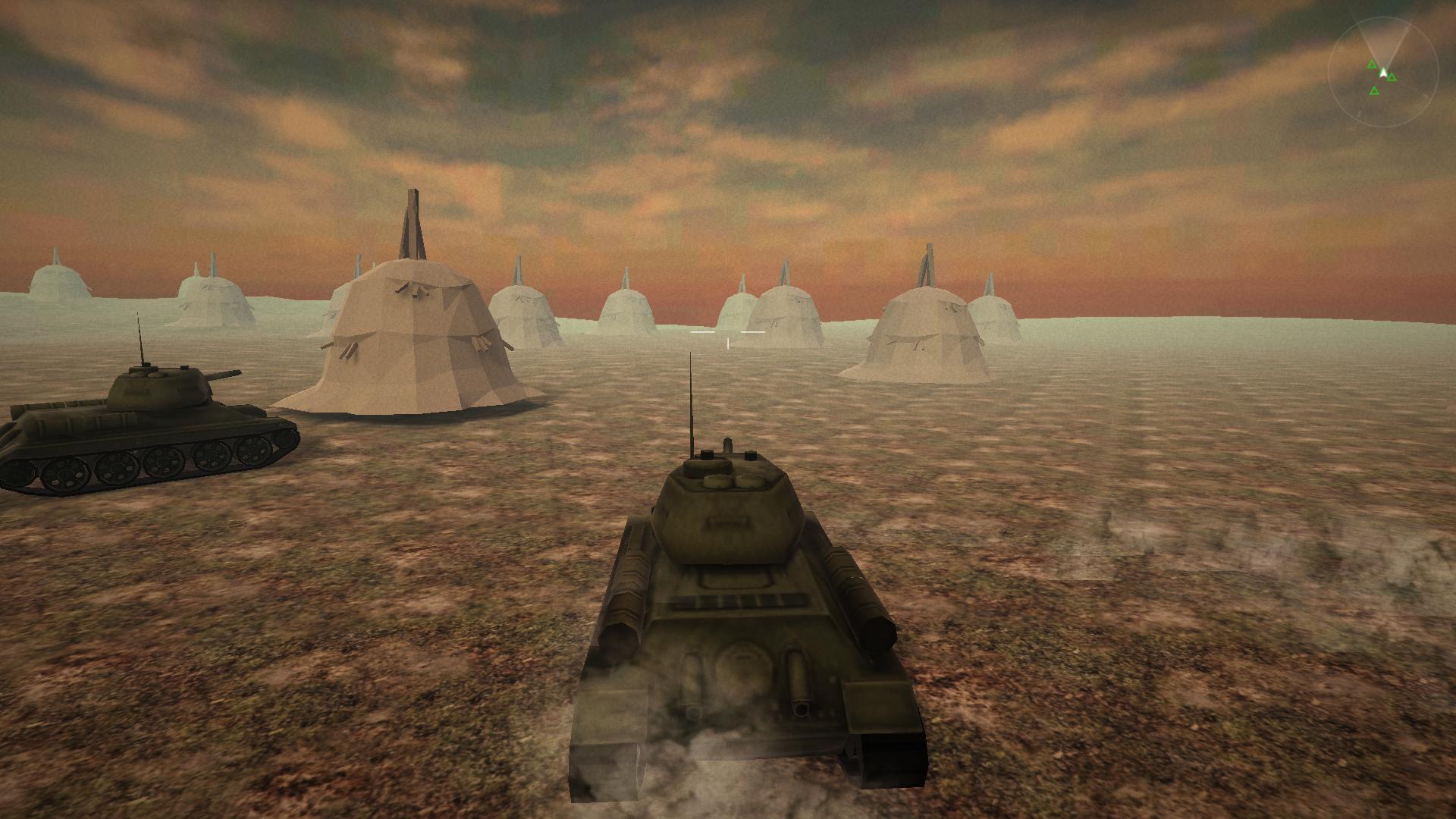Select the bottom green triangle marker on the minimap
This screenshot has width=1456, height=819.
pyautogui.click(x=1375, y=90)
